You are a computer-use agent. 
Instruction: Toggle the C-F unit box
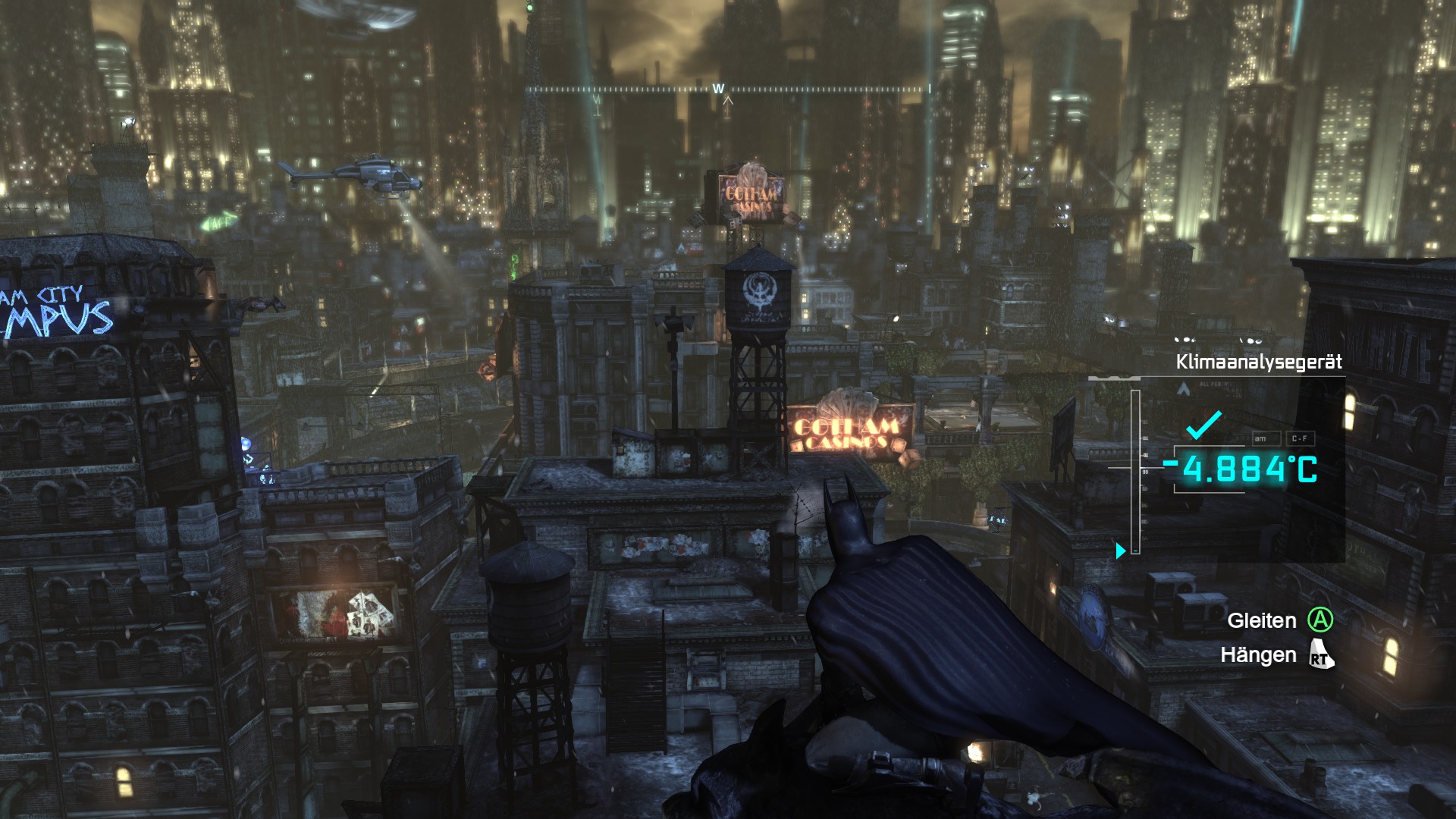point(1299,438)
